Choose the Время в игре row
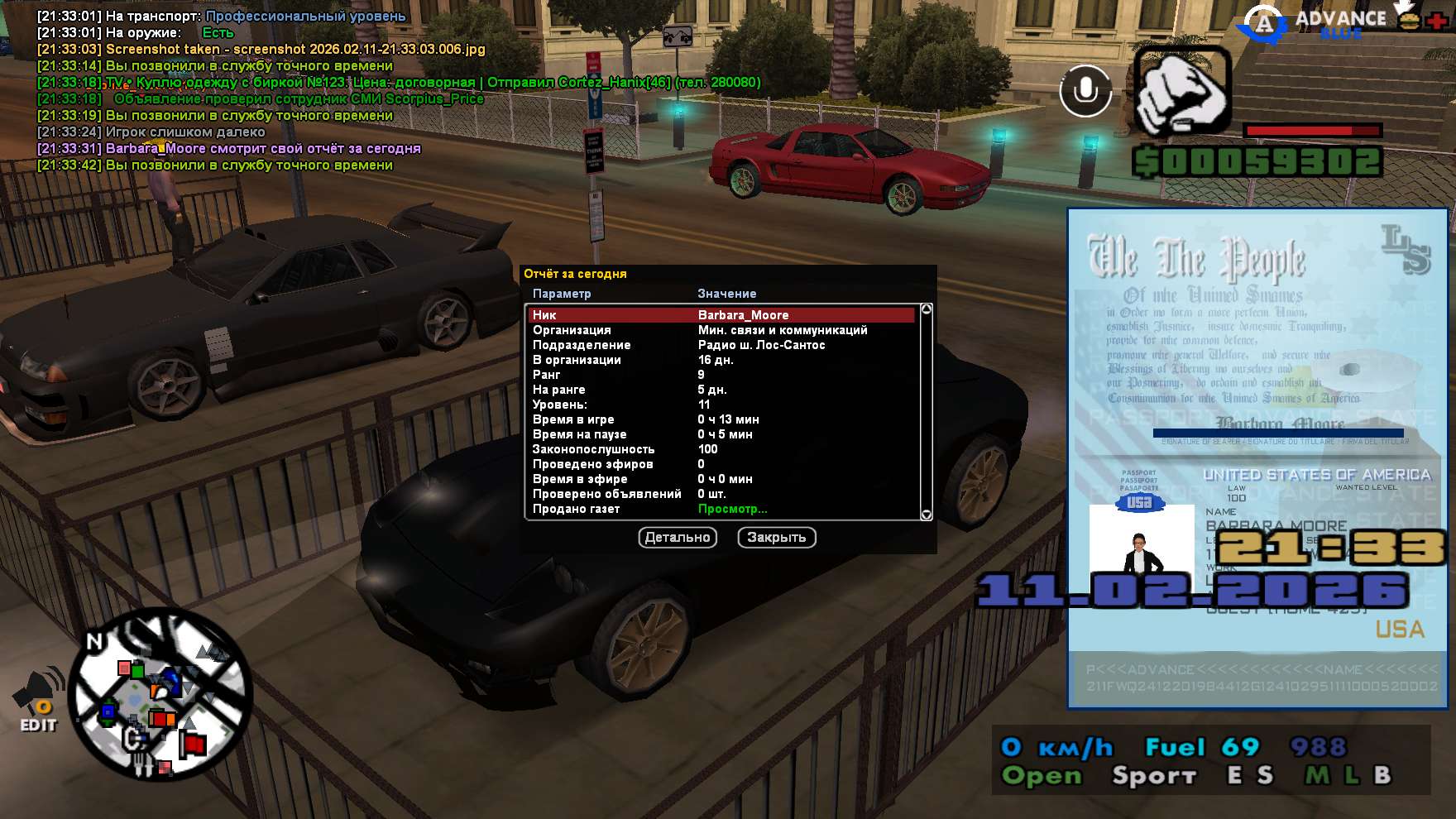This screenshot has height=819, width=1456. pos(721,419)
